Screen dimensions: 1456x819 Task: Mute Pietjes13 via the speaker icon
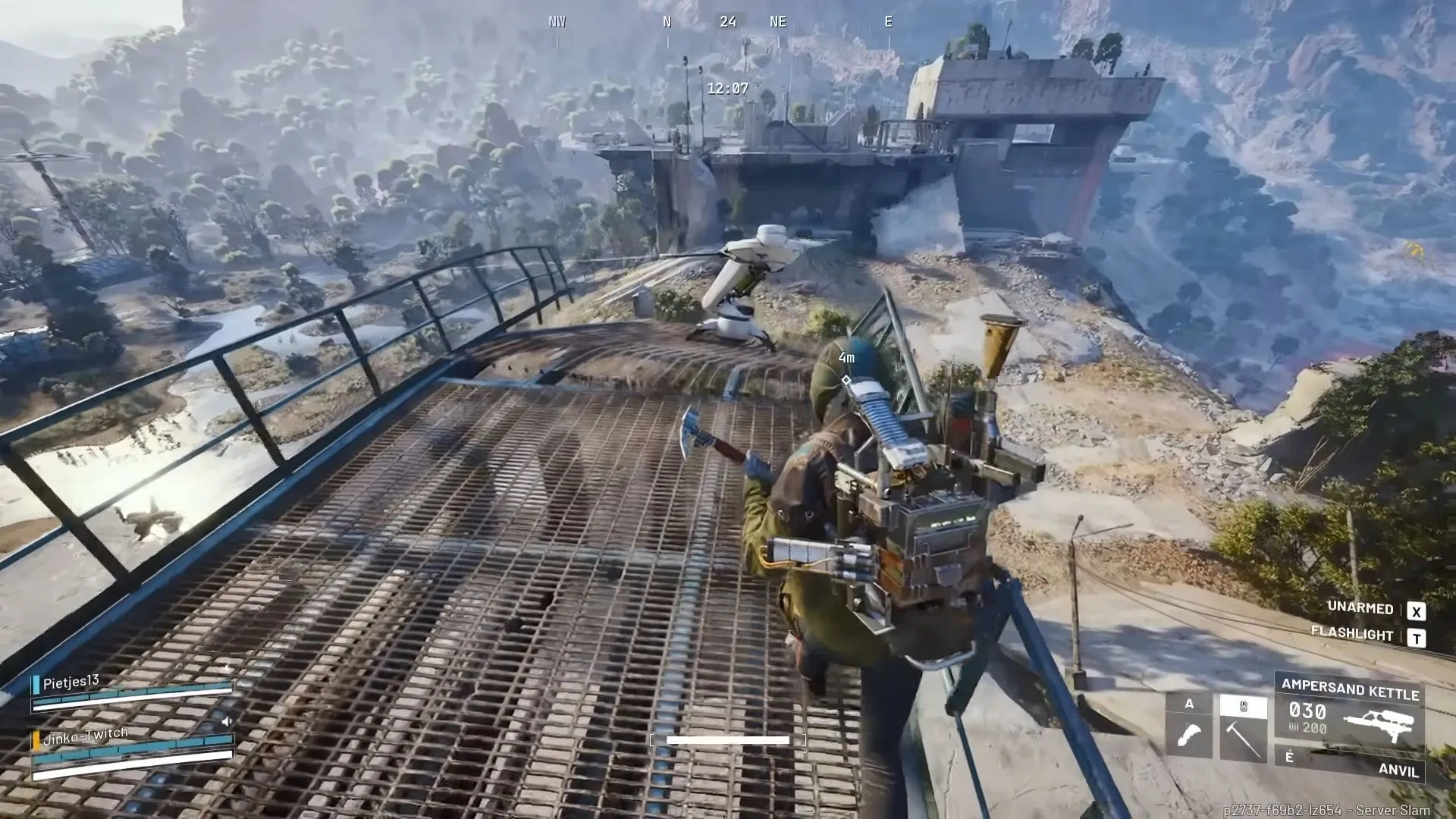[x=227, y=720]
